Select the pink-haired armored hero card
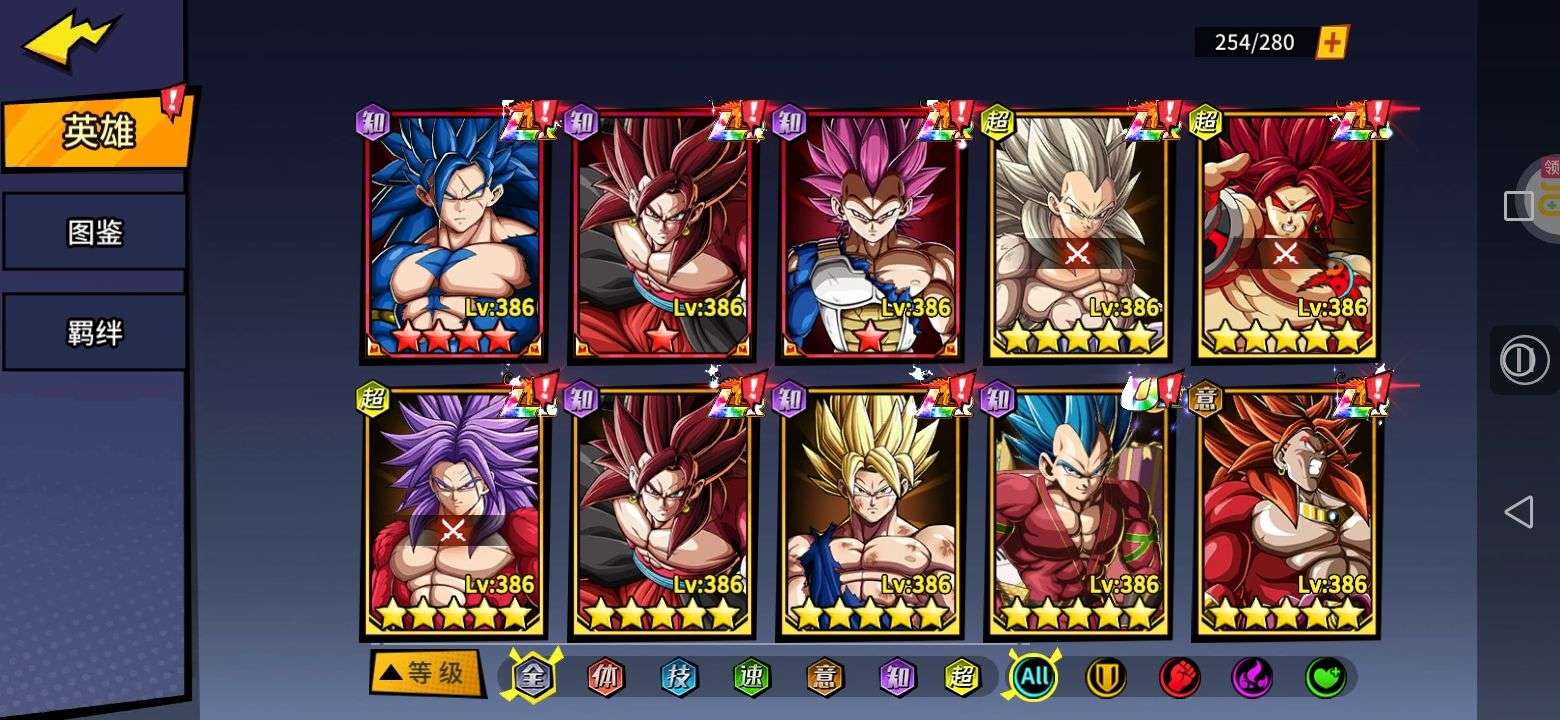 [x=870, y=235]
